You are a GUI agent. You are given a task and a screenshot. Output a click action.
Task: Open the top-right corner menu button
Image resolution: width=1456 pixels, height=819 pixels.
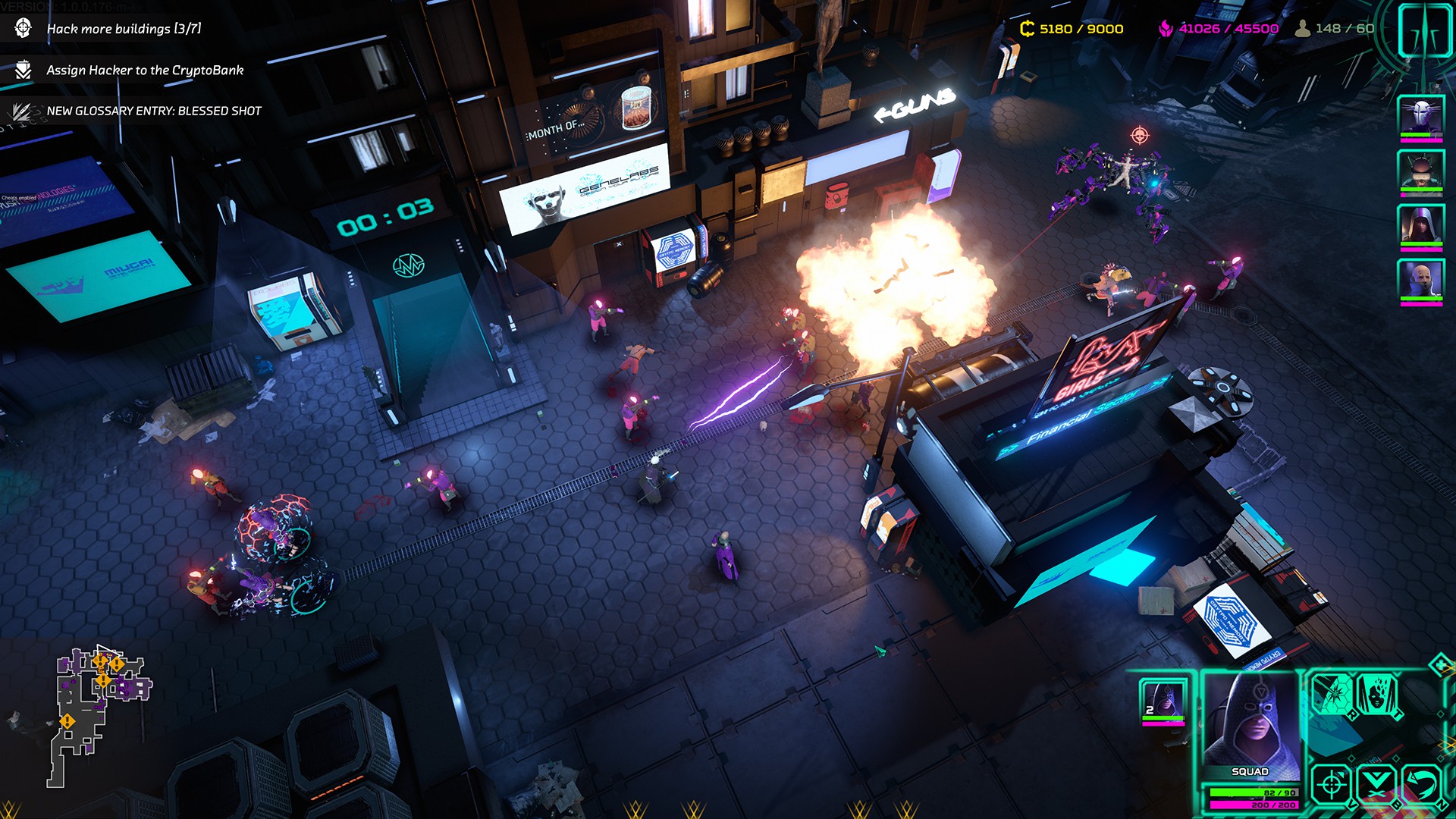[x=1423, y=30]
